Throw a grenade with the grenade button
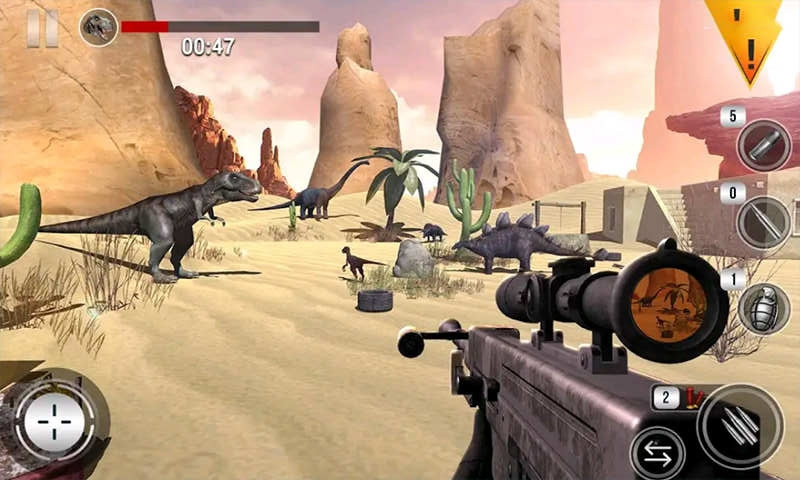Viewport: 800px width, 480px height. [x=763, y=308]
